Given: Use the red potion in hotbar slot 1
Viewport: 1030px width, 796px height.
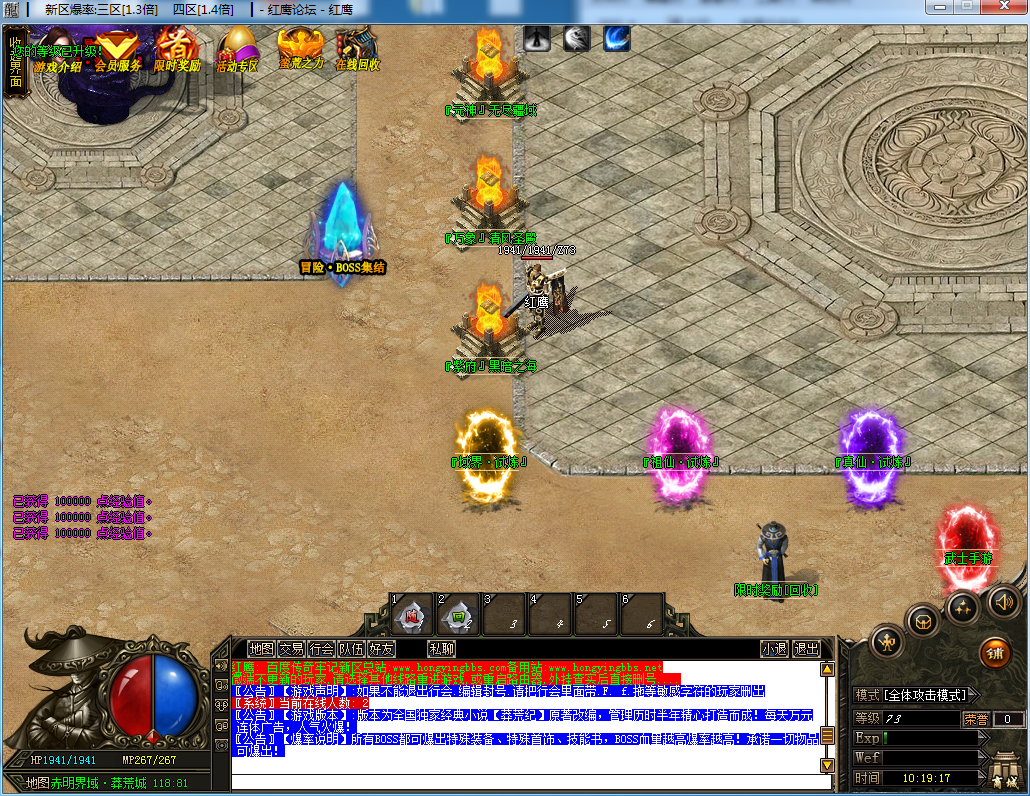Looking at the screenshot, I should pos(412,615).
